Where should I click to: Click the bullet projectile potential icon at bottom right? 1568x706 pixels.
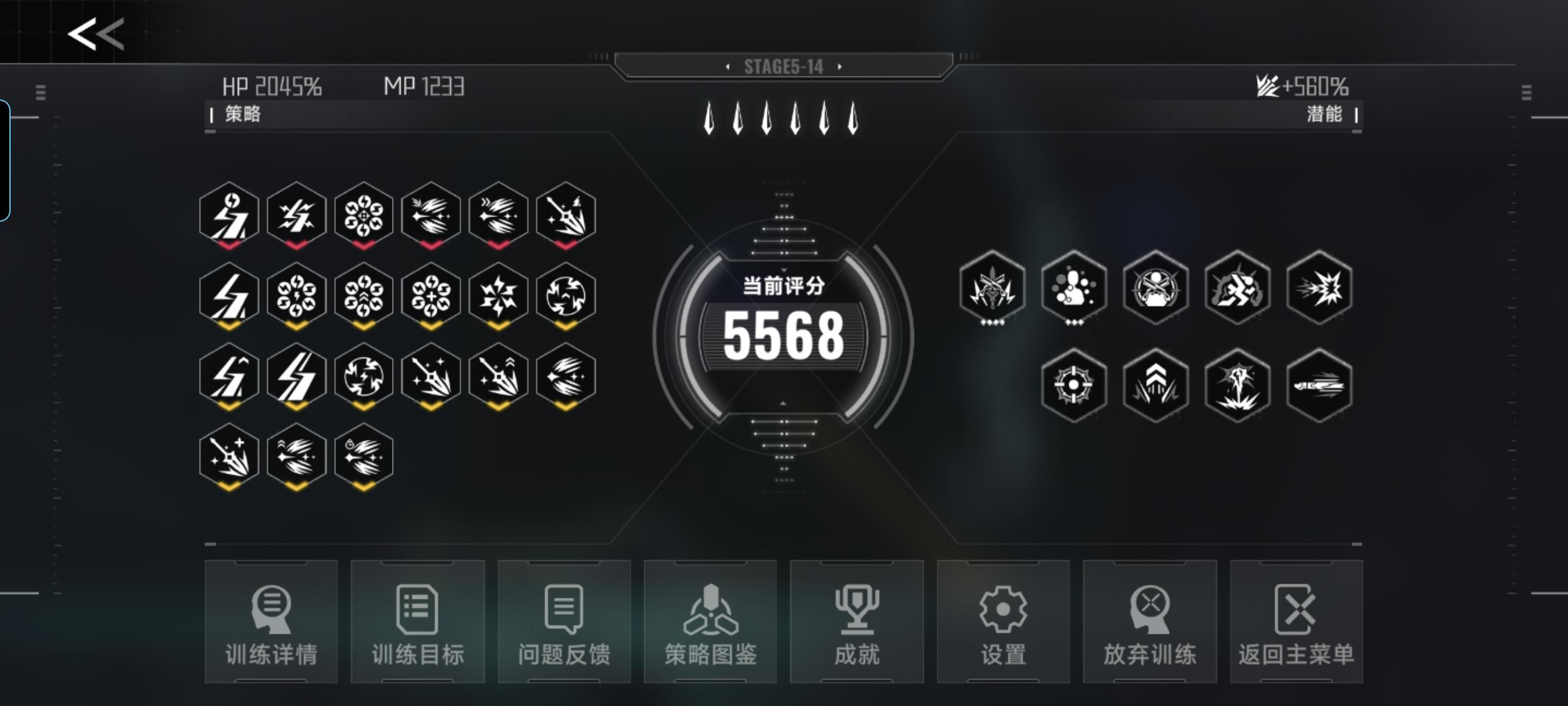(1318, 385)
